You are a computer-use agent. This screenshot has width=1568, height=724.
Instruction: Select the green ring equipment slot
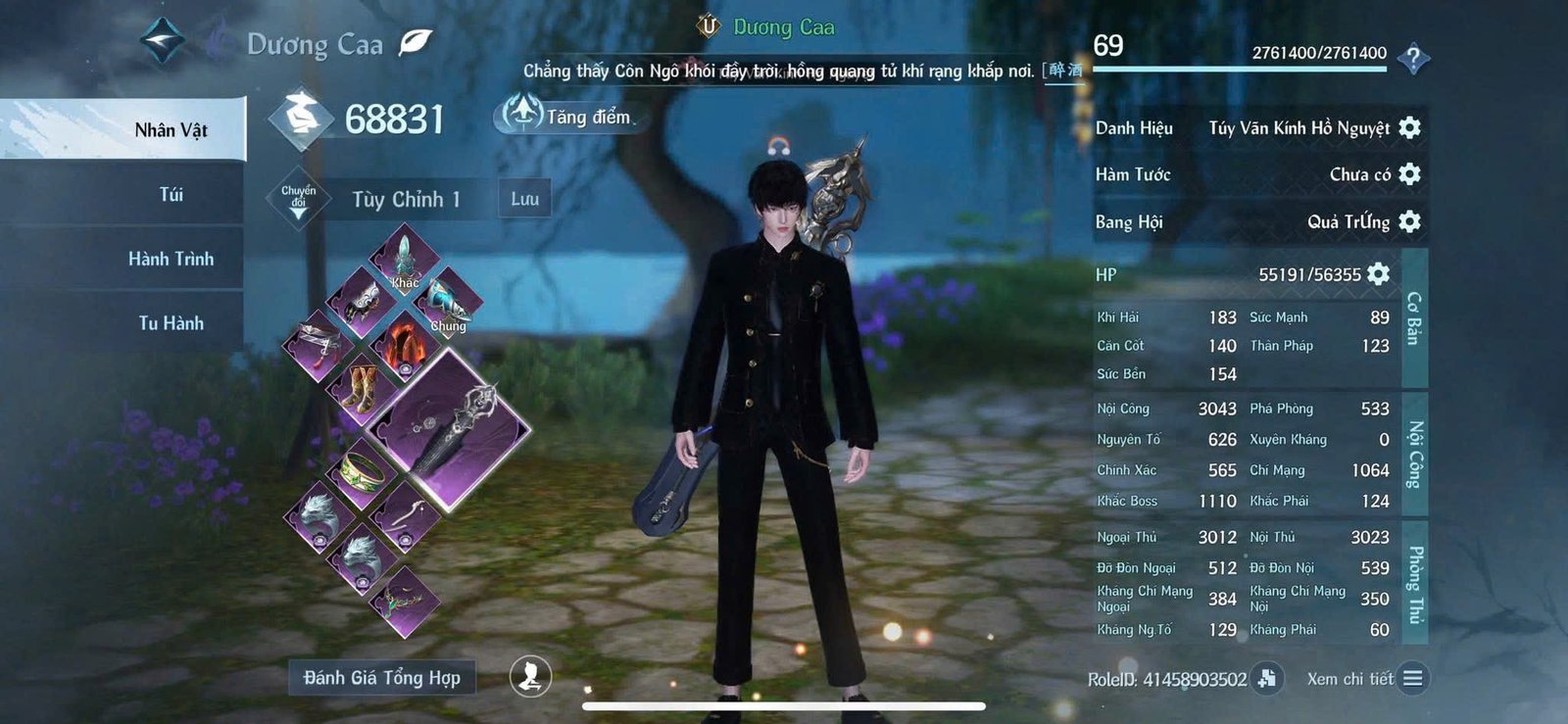coord(363,473)
